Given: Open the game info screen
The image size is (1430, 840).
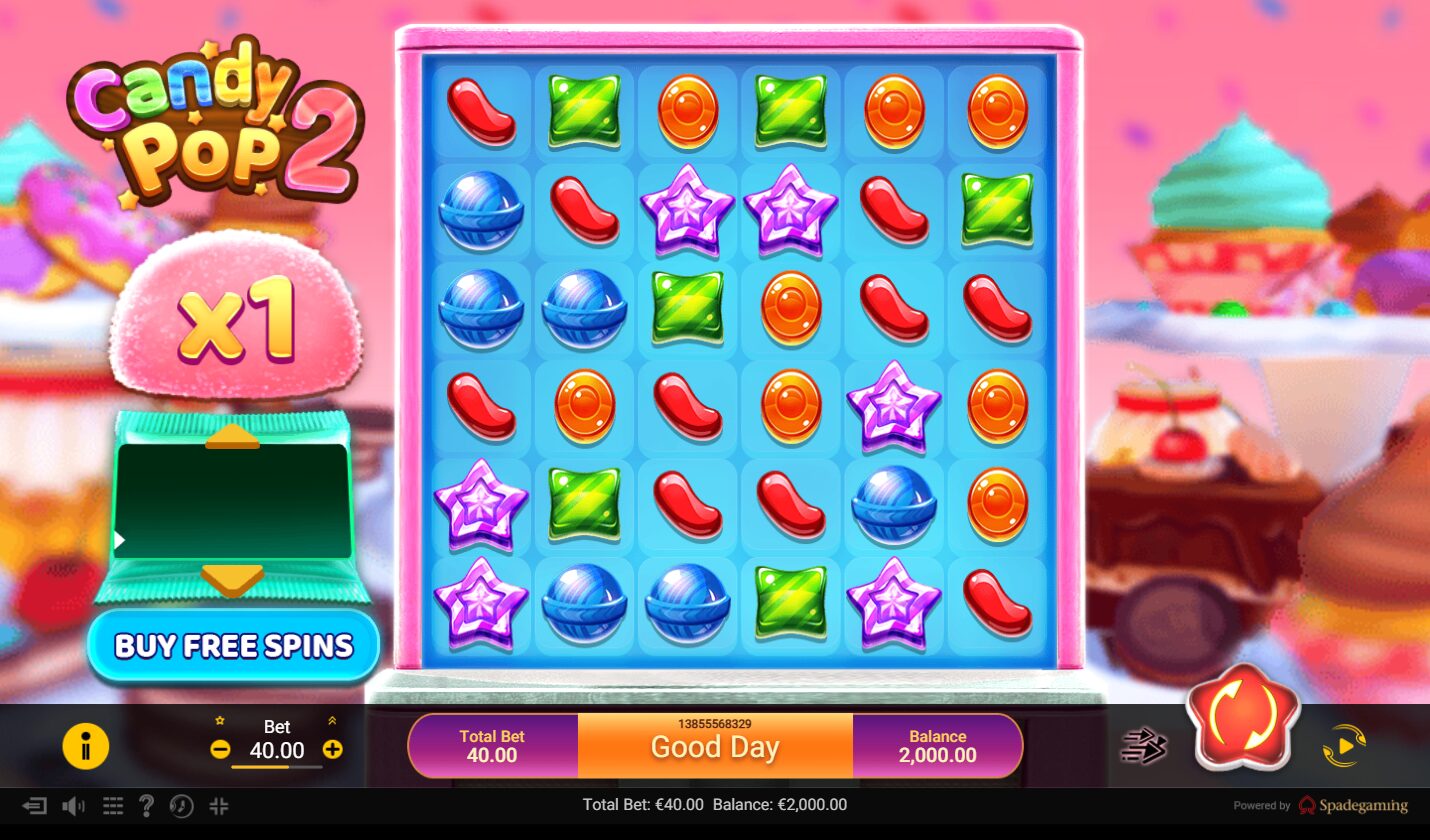Looking at the screenshot, I should 86,746.
